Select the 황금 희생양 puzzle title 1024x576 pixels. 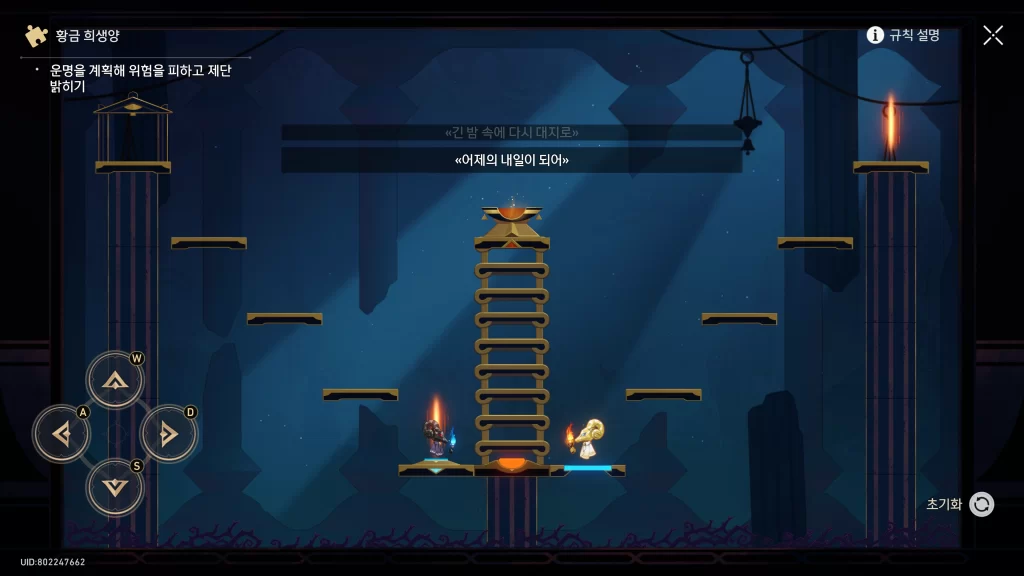tap(87, 36)
